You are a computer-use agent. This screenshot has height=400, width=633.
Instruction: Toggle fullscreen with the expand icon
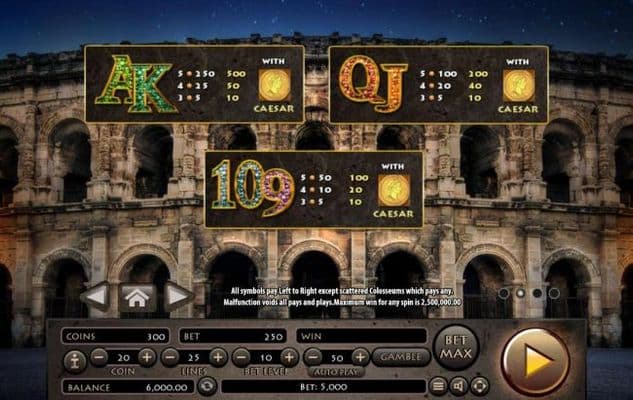coord(479,385)
